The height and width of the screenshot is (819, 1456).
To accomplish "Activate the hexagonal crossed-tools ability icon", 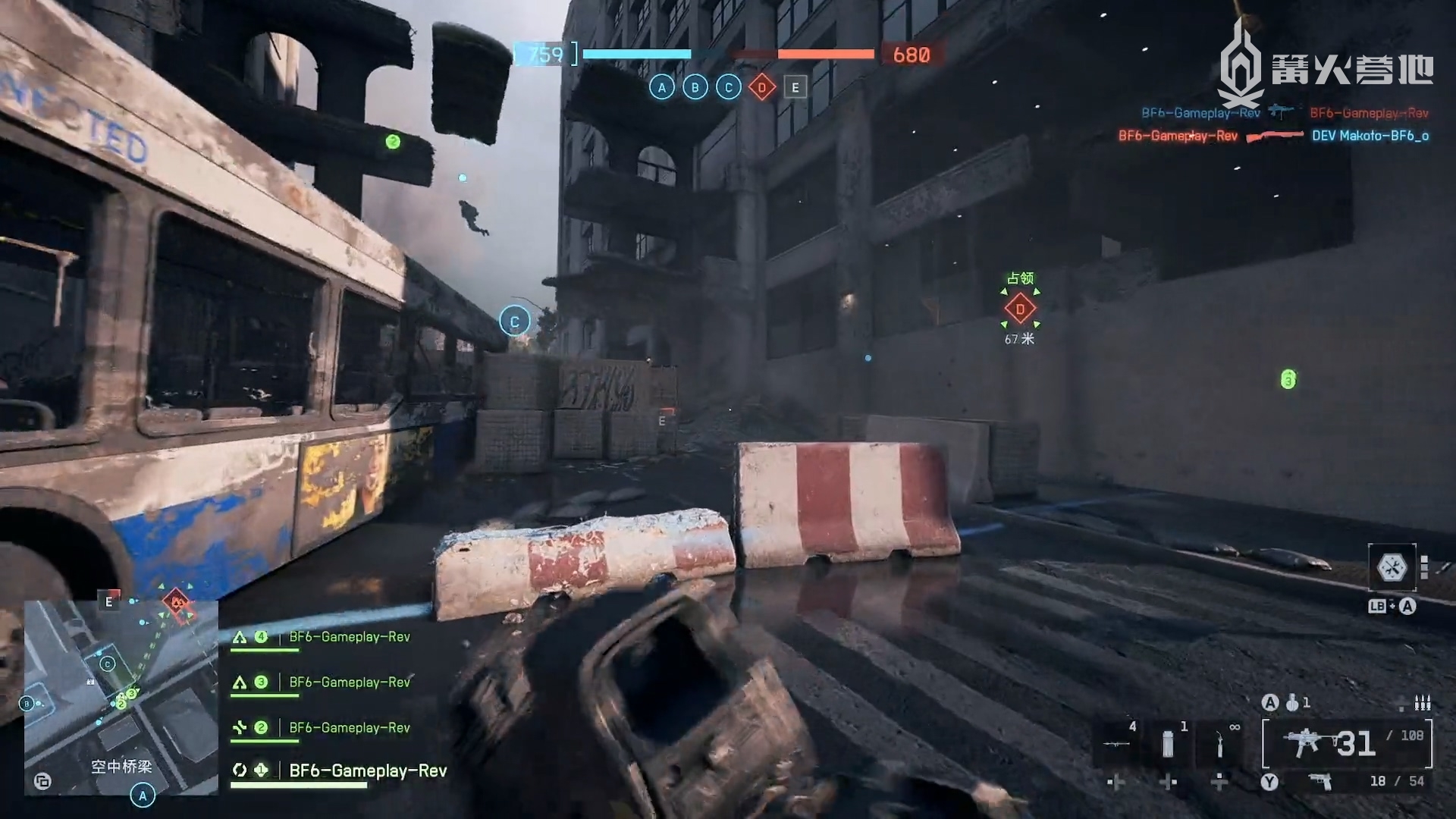I will click(x=1392, y=567).
